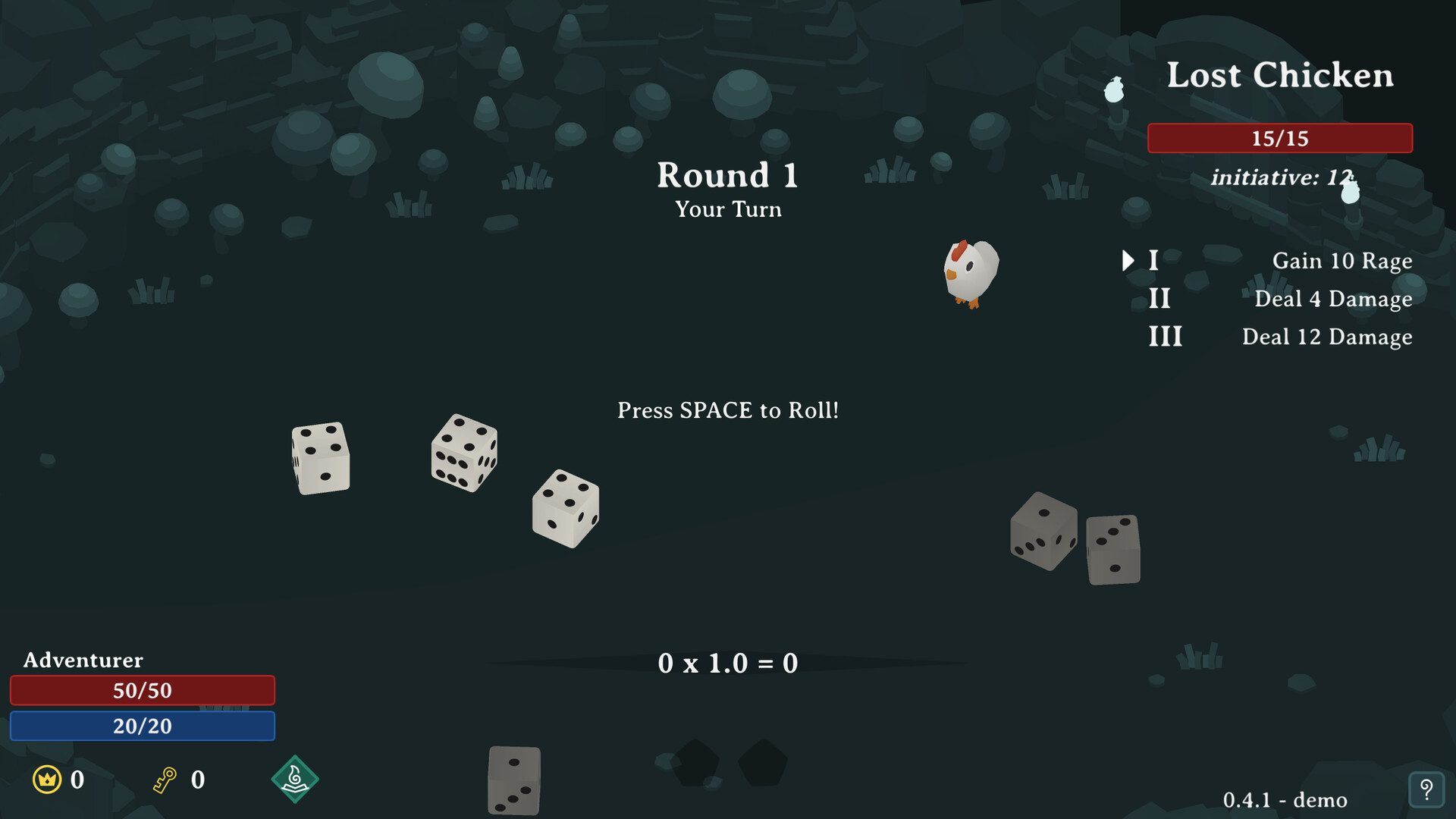The width and height of the screenshot is (1456, 819).
Task: Click the Adventurer name label
Action: 82,660
